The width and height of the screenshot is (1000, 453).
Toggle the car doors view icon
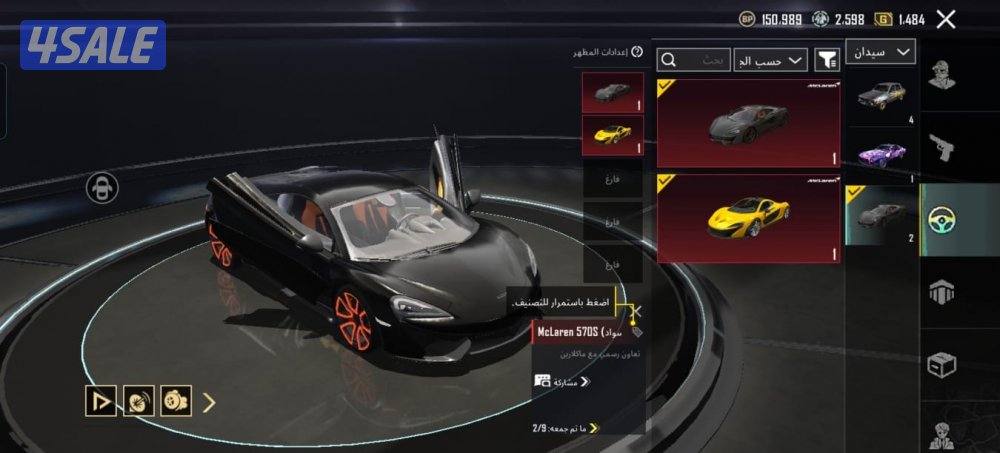(102, 188)
